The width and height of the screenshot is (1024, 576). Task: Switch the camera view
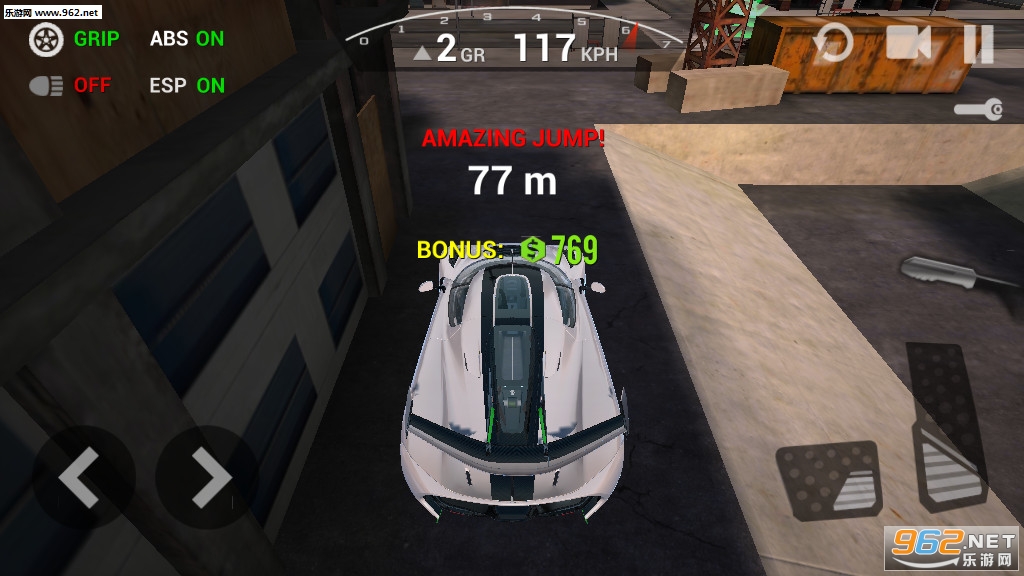pos(908,43)
